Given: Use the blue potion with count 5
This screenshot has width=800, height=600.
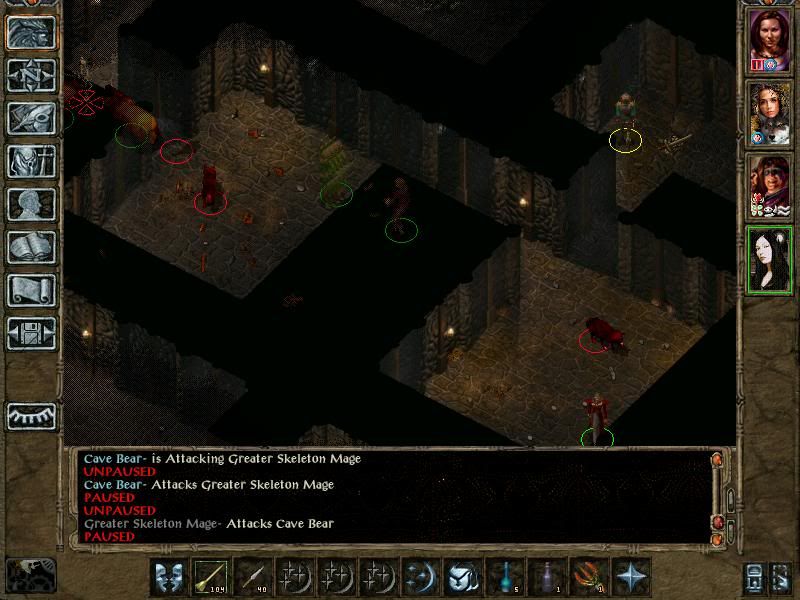Looking at the screenshot, I should click(x=505, y=577).
